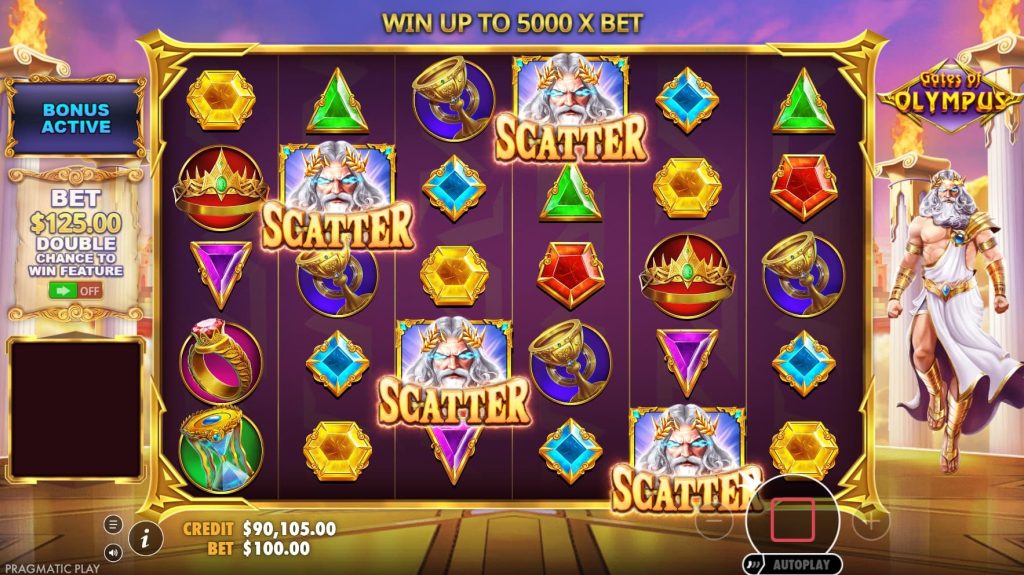Stop the spin with the red square button
1024x575 pixels.
click(x=792, y=519)
